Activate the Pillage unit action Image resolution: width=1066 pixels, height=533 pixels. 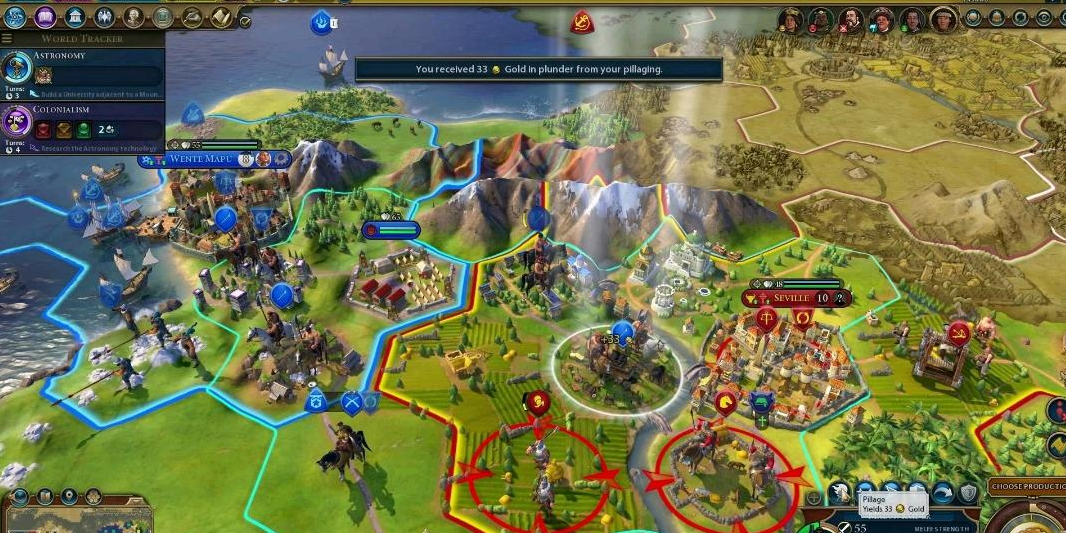842,493
